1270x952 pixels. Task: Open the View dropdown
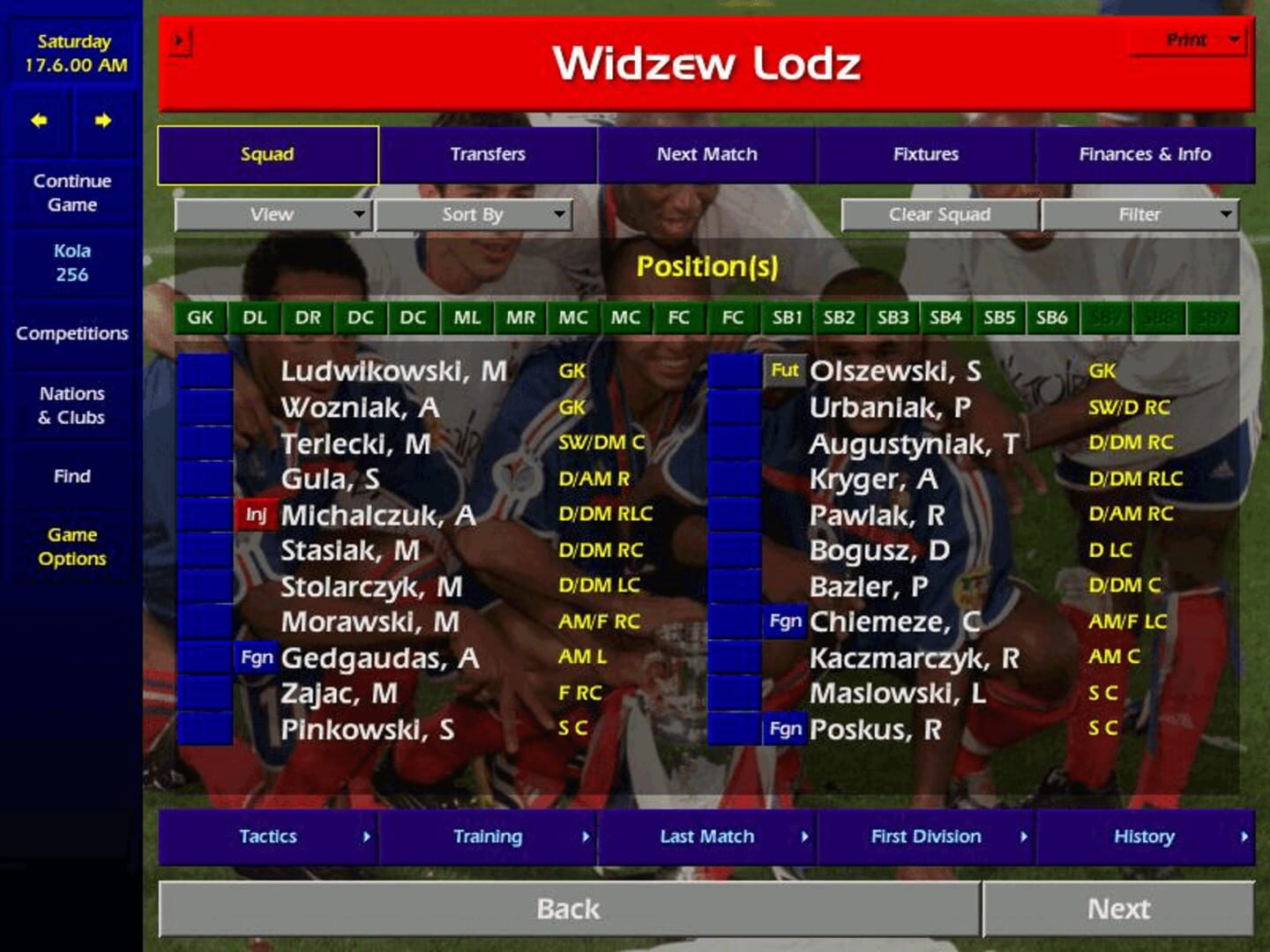pyautogui.click(x=272, y=213)
